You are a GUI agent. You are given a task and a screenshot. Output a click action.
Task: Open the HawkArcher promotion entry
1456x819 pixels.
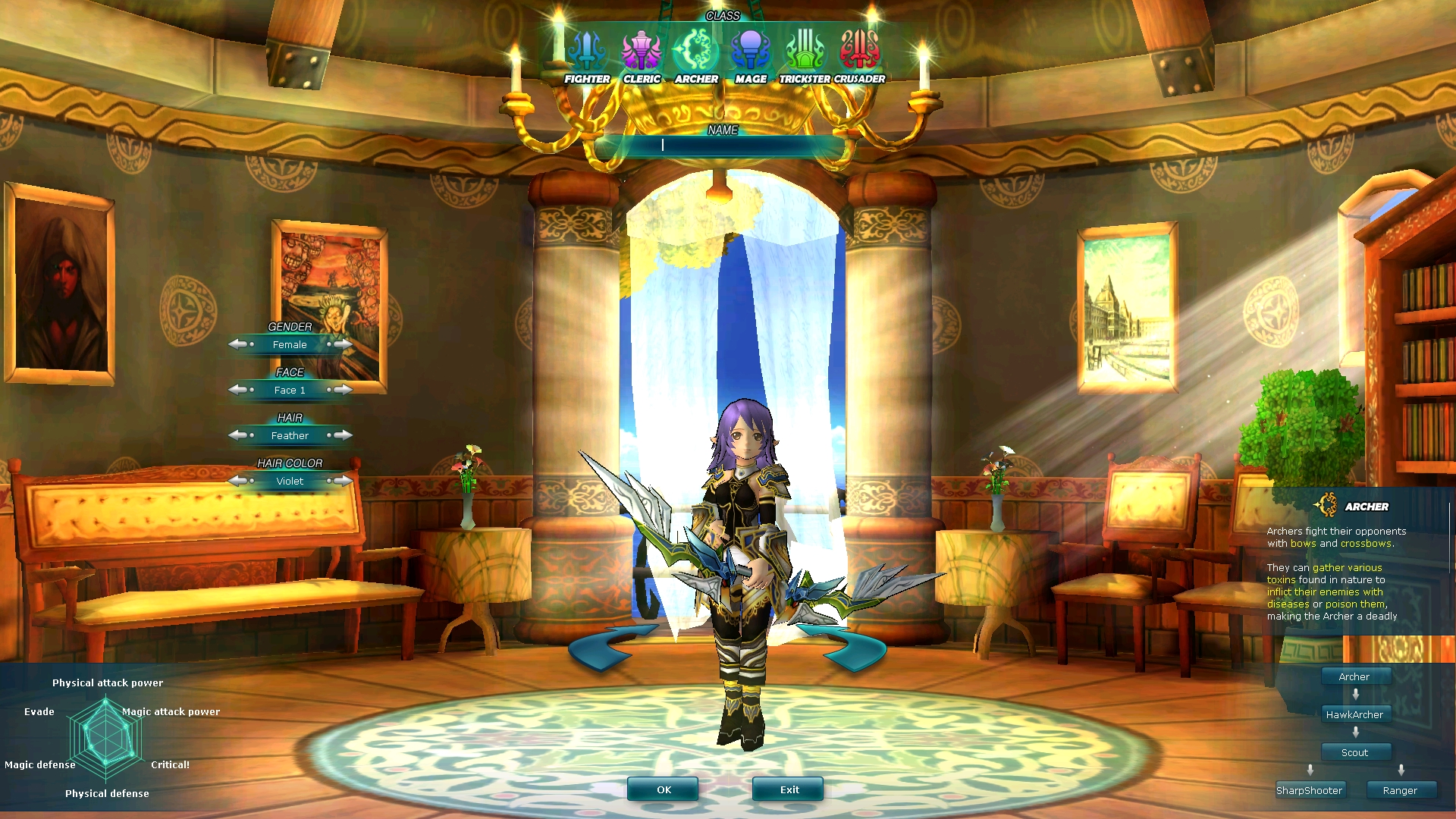pyautogui.click(x=1354, y=714)
